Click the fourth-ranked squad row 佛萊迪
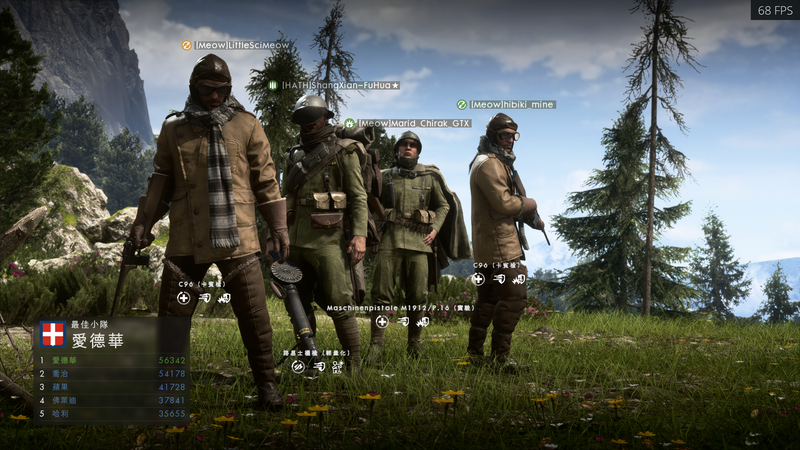The width and height of the screenshot is (800, 450). (112, 399)
